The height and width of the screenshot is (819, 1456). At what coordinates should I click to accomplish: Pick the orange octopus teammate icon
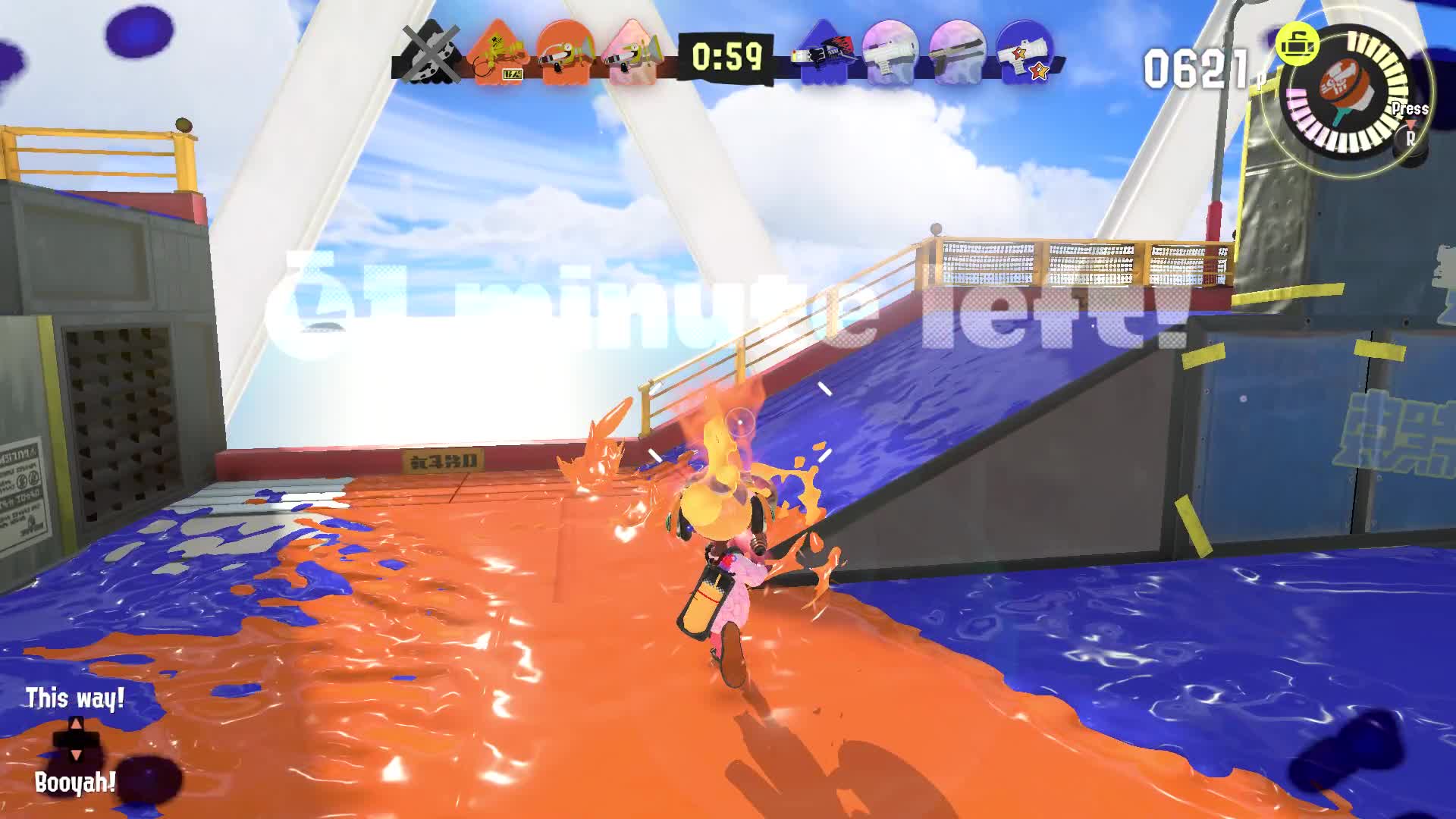(566, 55)
